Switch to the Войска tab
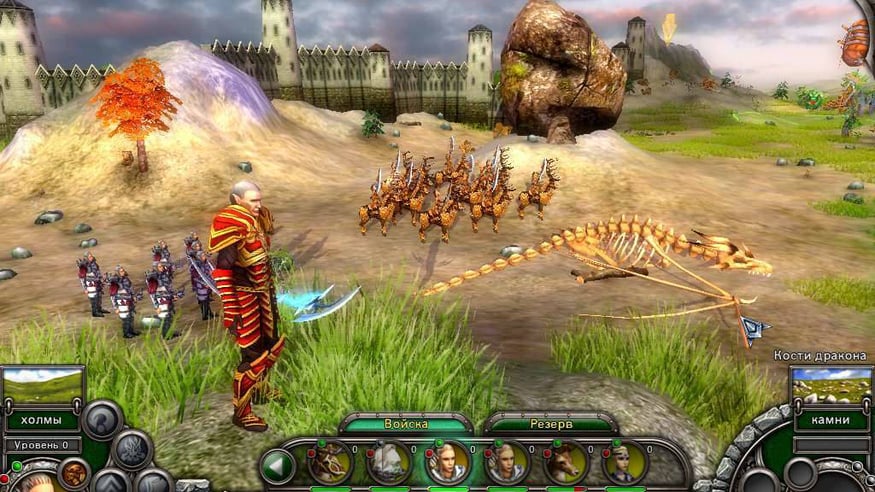875x492 pixels. (x=405, y=424)
